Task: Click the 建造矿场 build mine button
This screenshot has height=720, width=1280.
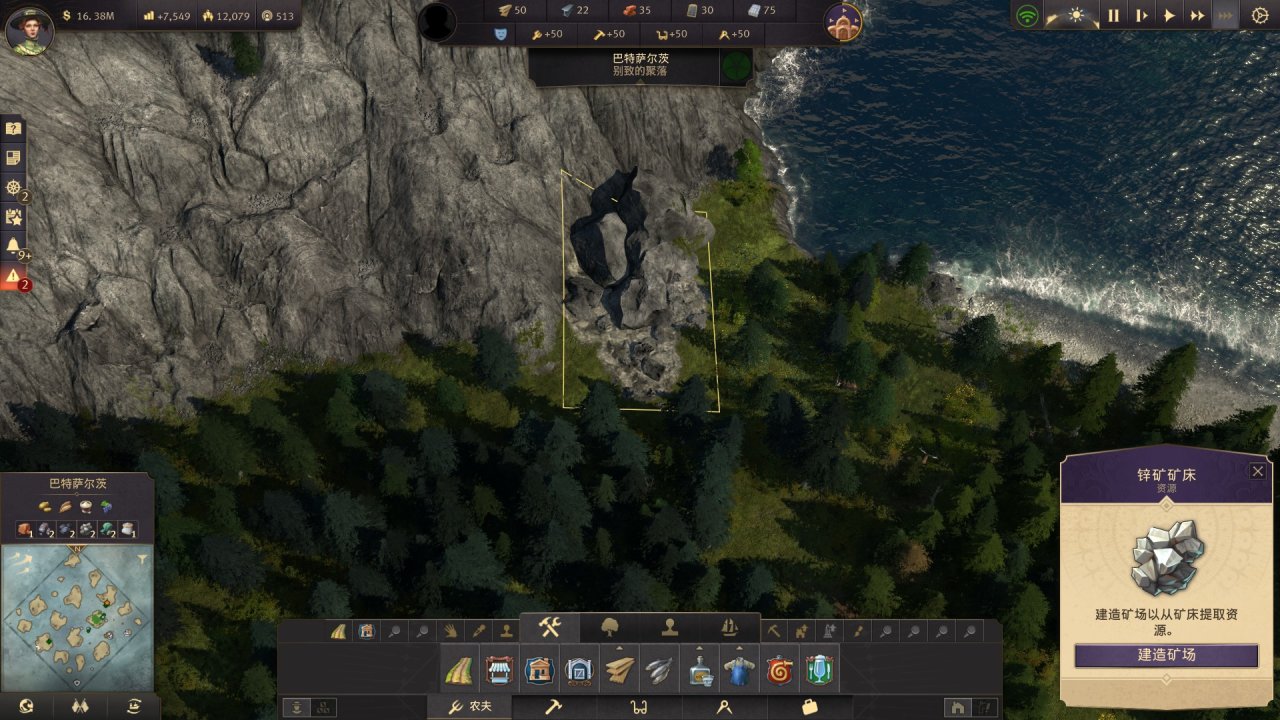Action: tap(1166, 656)
